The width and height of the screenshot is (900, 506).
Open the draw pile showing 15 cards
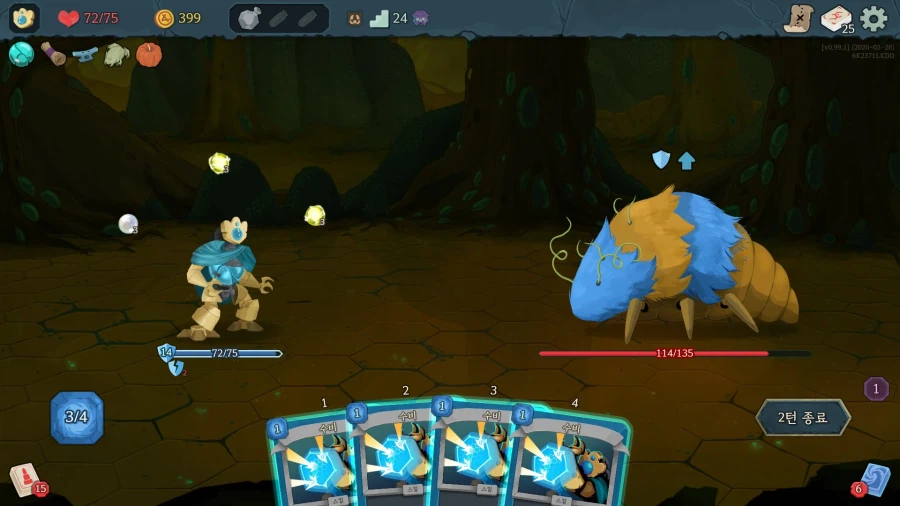24,478
